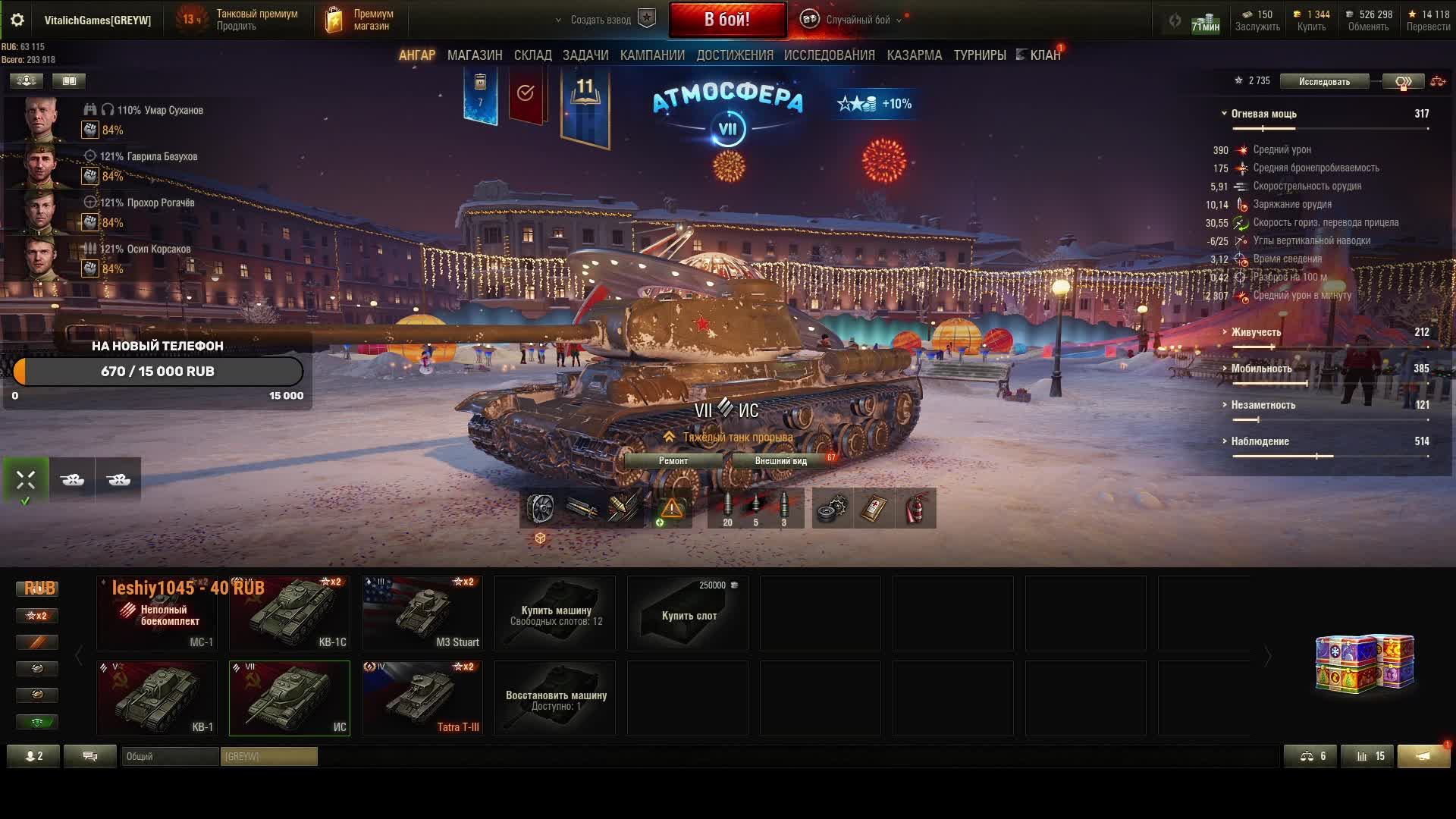The width and height of the screenshot is (1456, 819).
Task: Go to the КАЗАРМА tab
Action: click(914, 55)
